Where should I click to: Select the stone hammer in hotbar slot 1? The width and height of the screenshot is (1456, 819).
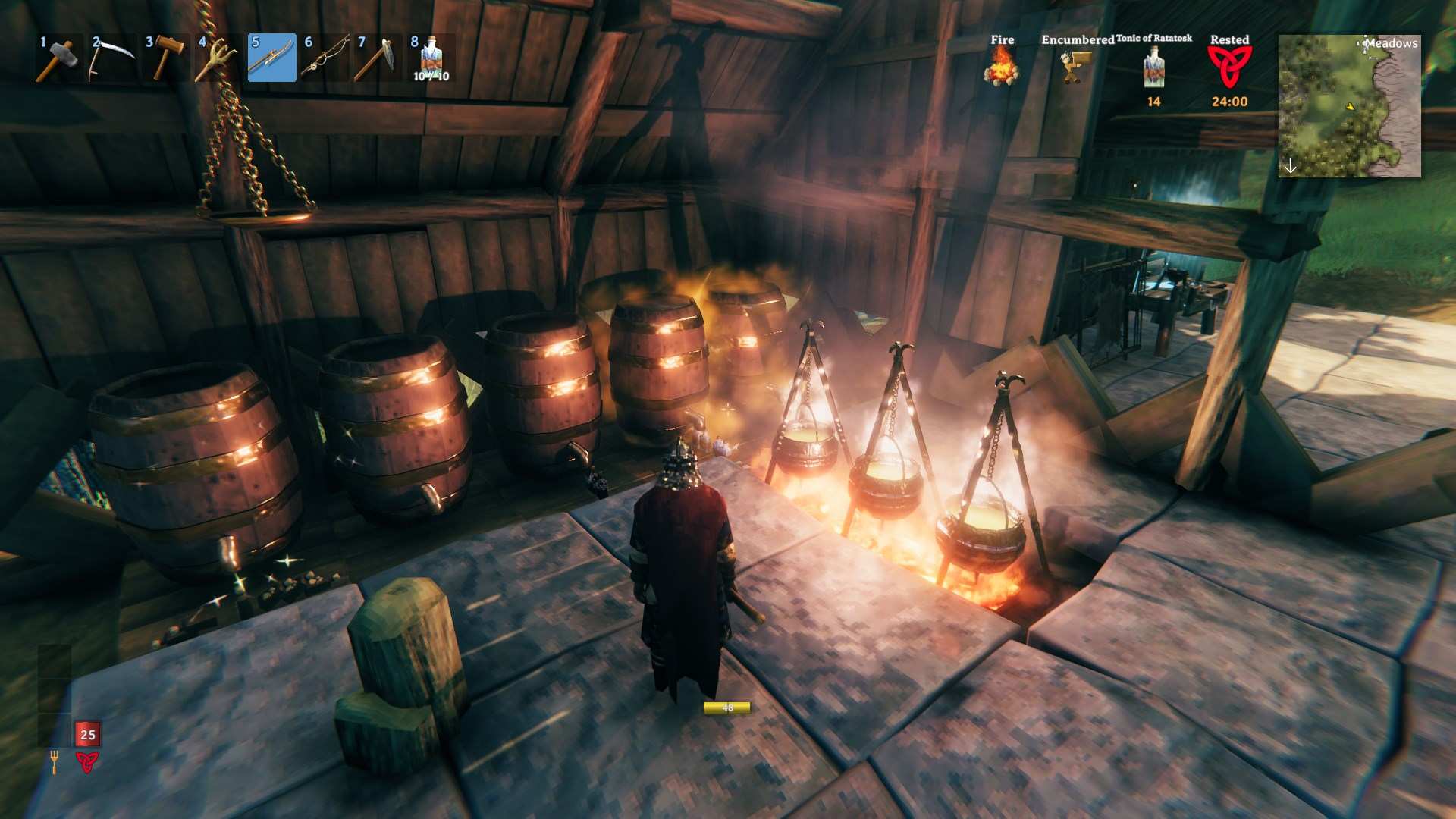click(59, 58)
